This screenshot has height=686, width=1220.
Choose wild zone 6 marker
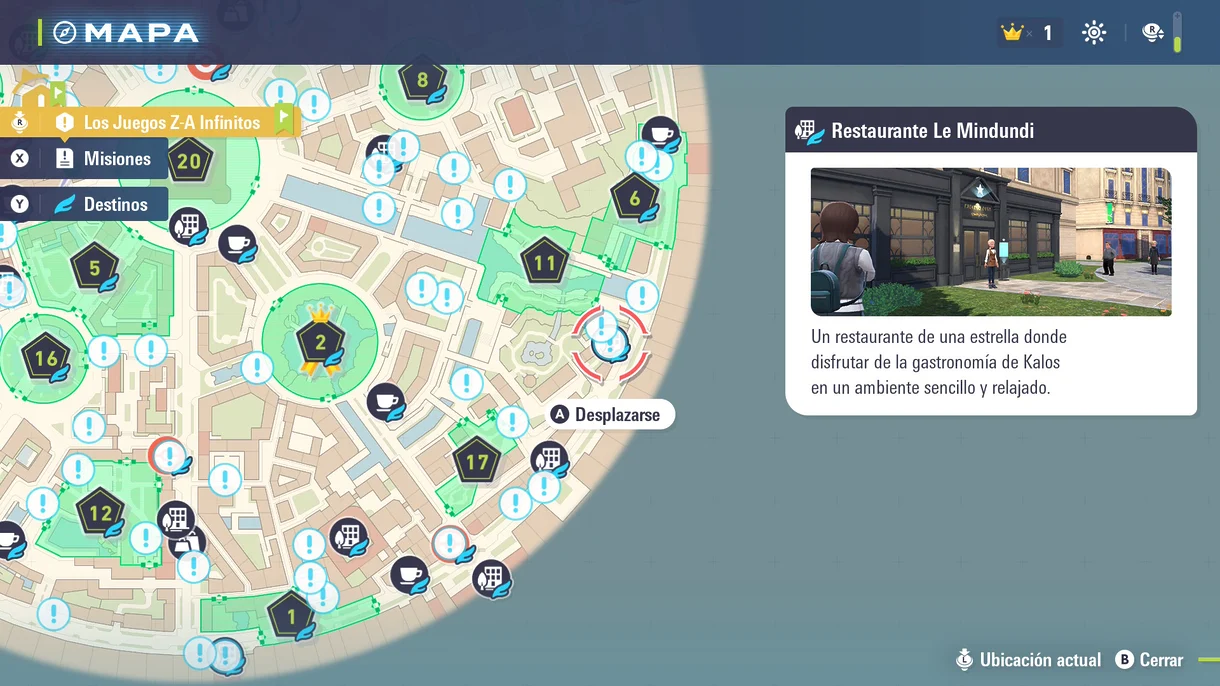coord(634,198)
